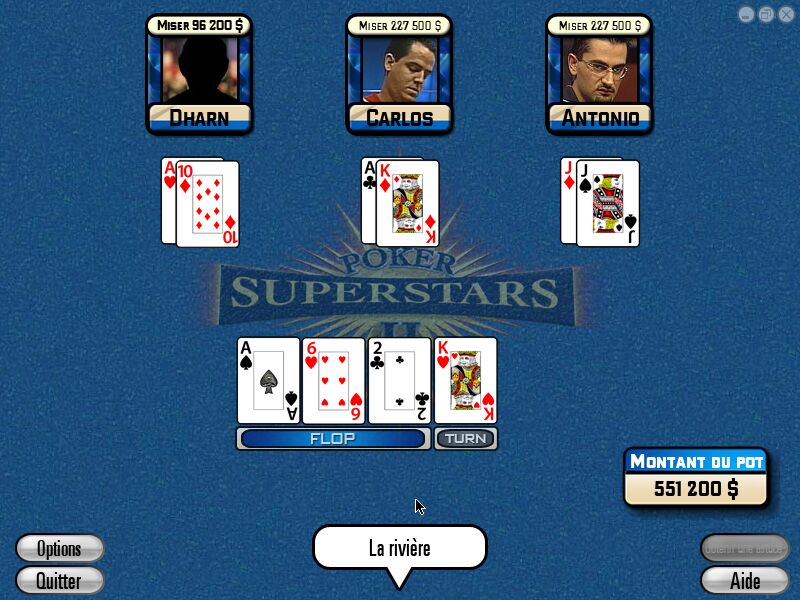Minimize the game window

pos(747,14)
